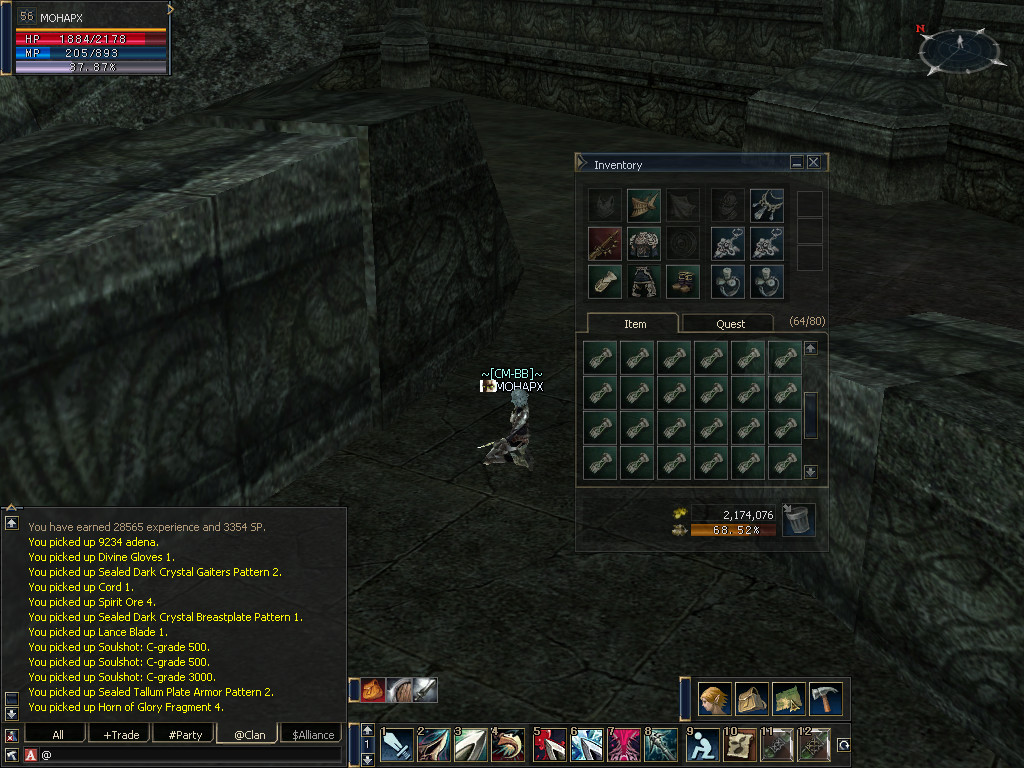Viewport: 1024px width, 768px height.
Task: Activate the sword attack in hotbar slot 1
Action: 397,746
